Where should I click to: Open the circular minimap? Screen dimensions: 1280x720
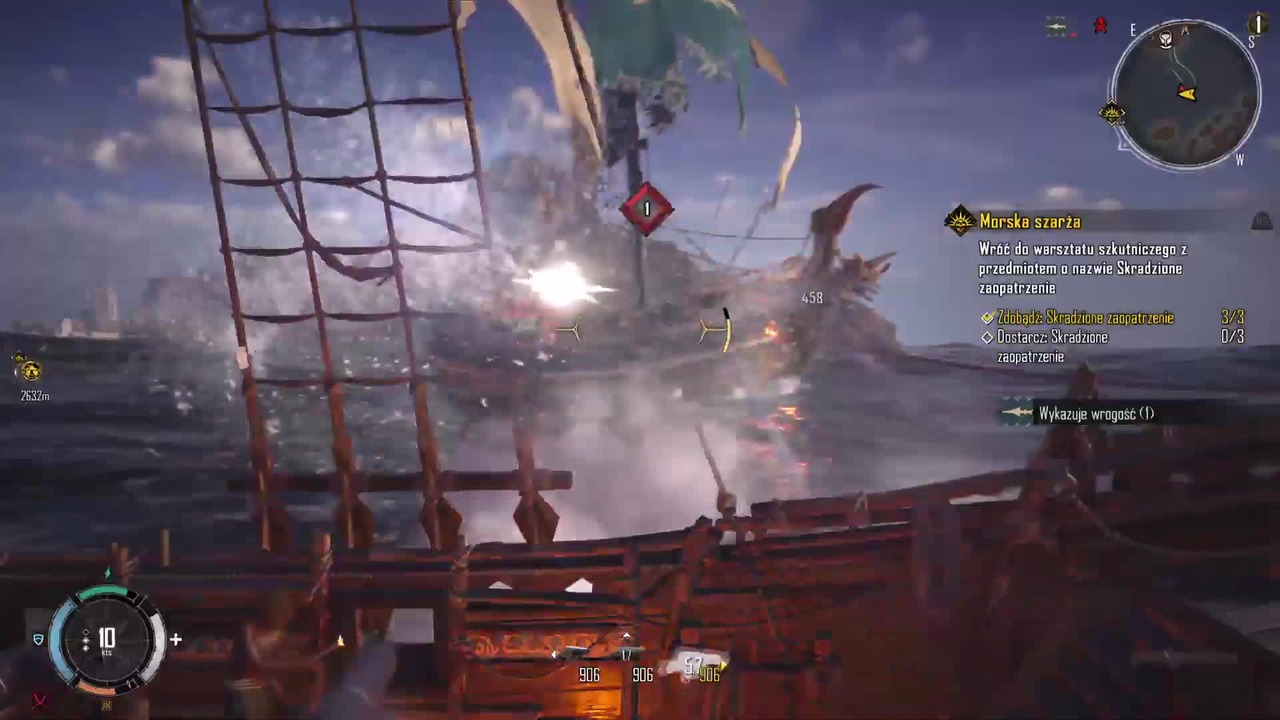click(1186, 94)
